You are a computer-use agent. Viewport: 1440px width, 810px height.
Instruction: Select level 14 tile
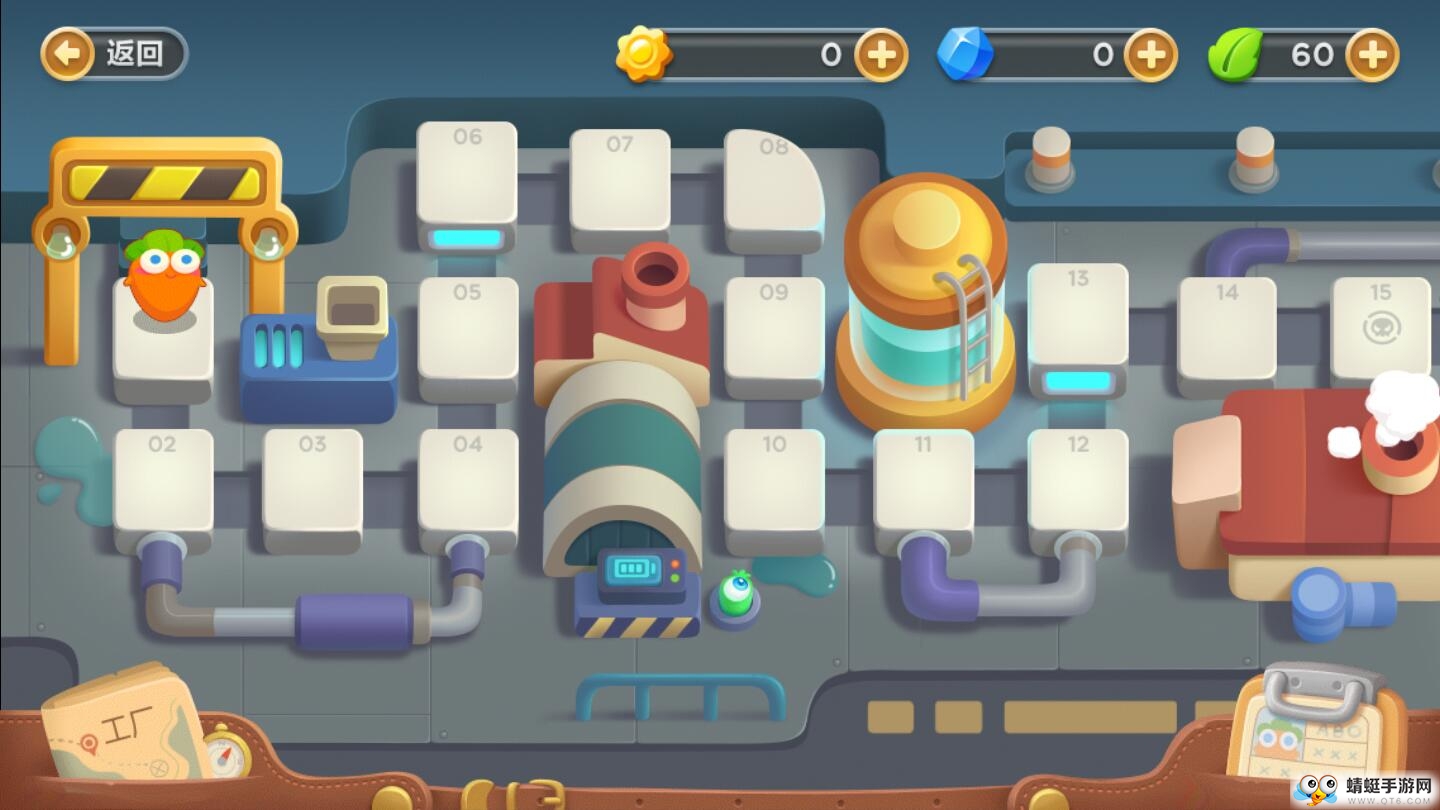pos(1227,330)
